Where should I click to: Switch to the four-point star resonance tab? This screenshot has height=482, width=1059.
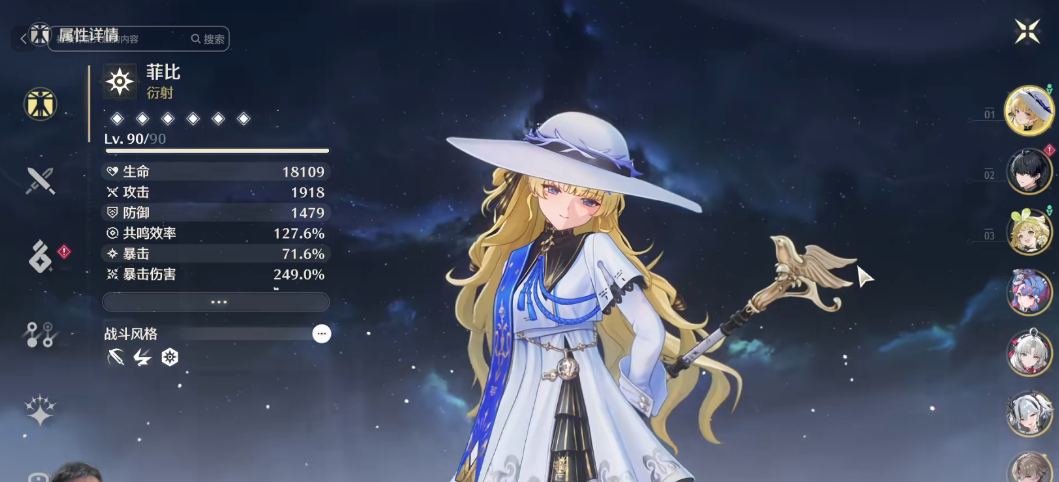pyautogui.click(x=40, y=410)
